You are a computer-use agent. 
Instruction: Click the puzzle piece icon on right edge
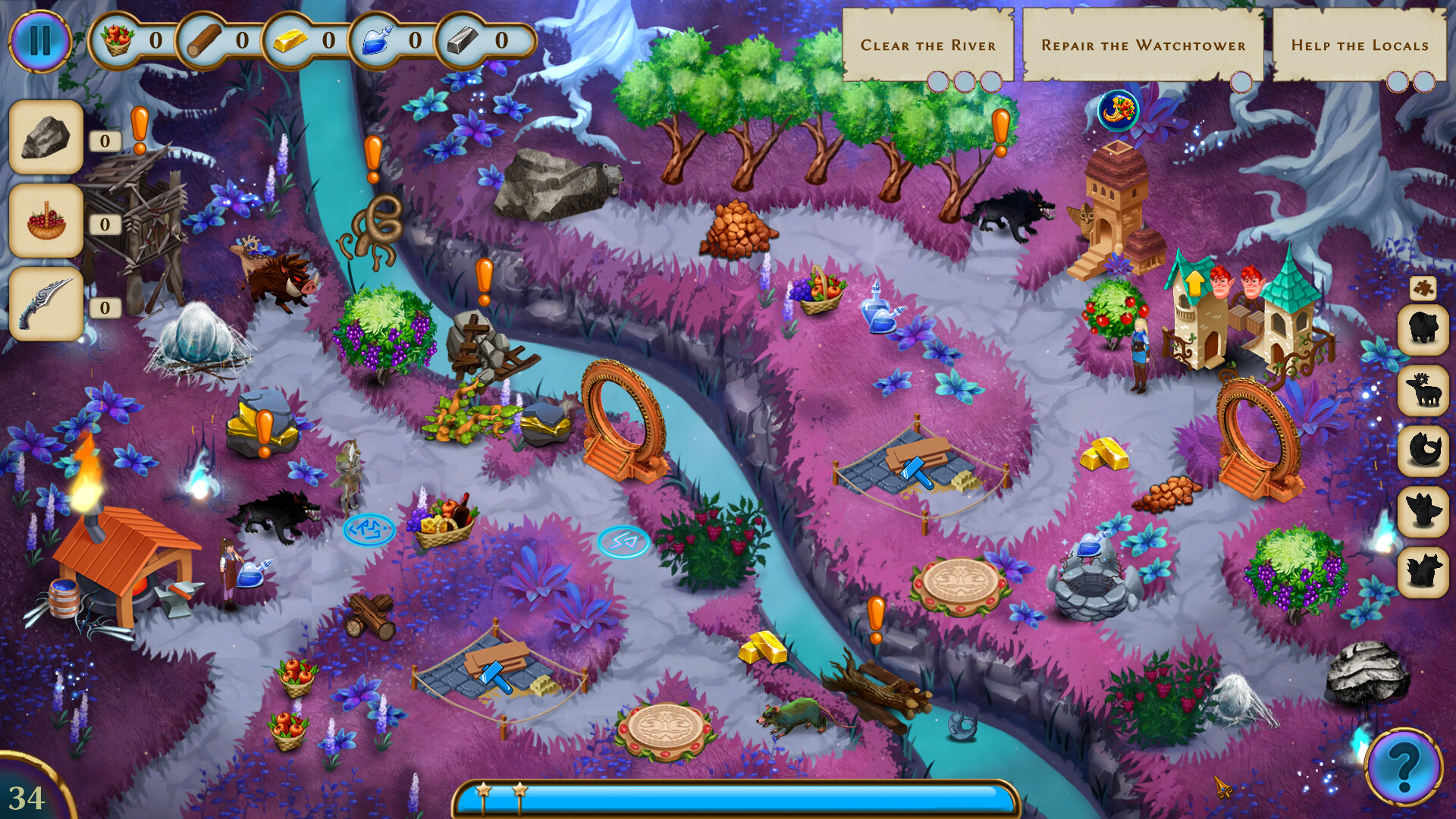click(1425, 288)
